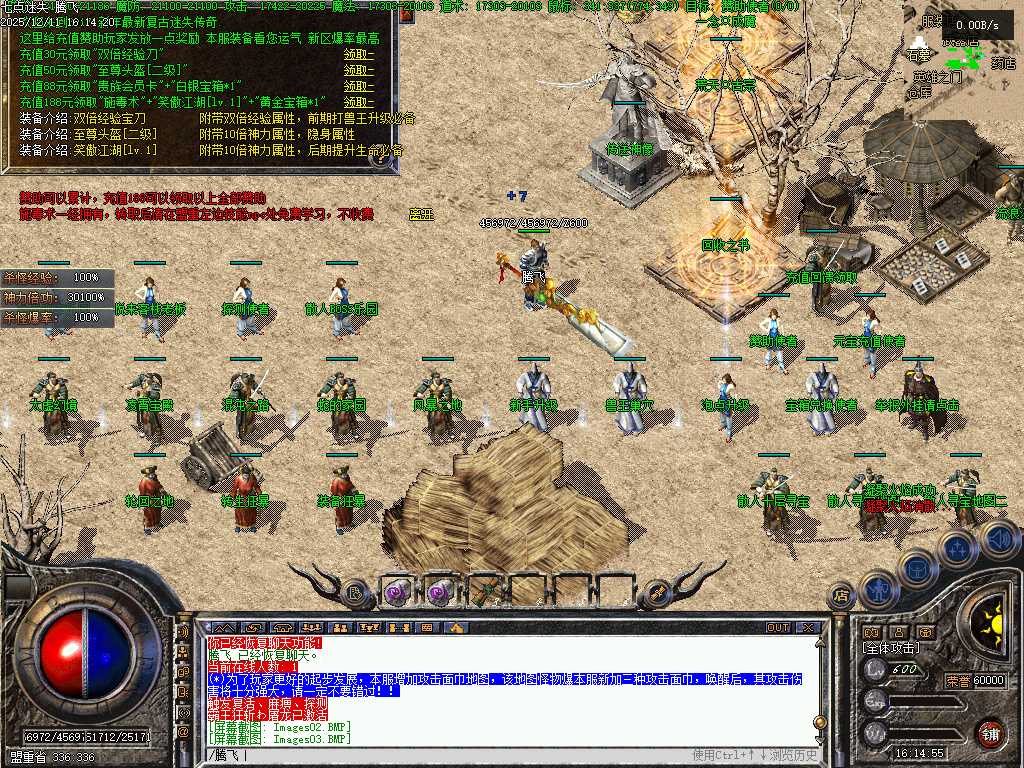Open the red 铺 stall button
Screen dimensions: 1024x768
(991, 733)
